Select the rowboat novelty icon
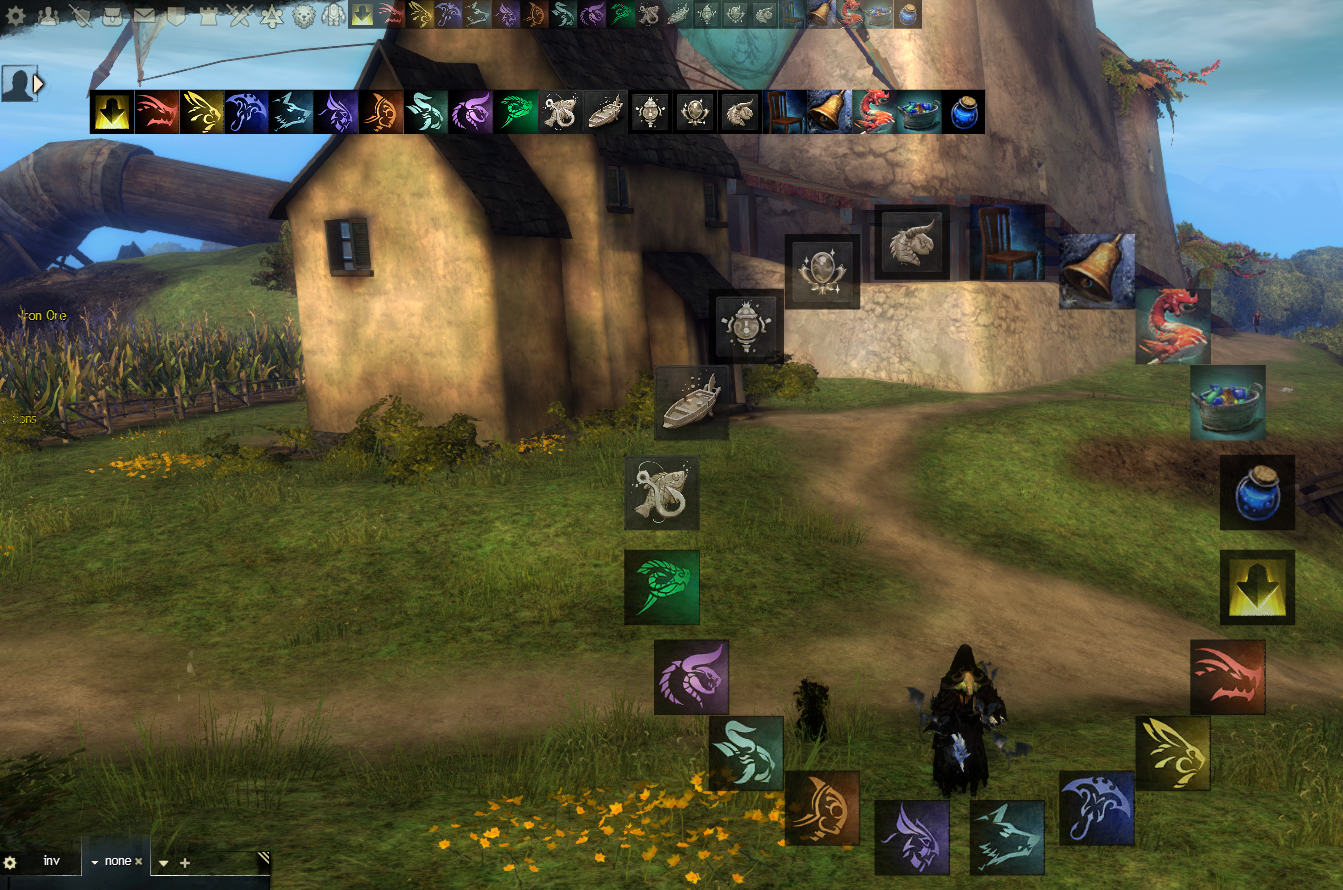 pyautogui.click(x=689, y=401)
